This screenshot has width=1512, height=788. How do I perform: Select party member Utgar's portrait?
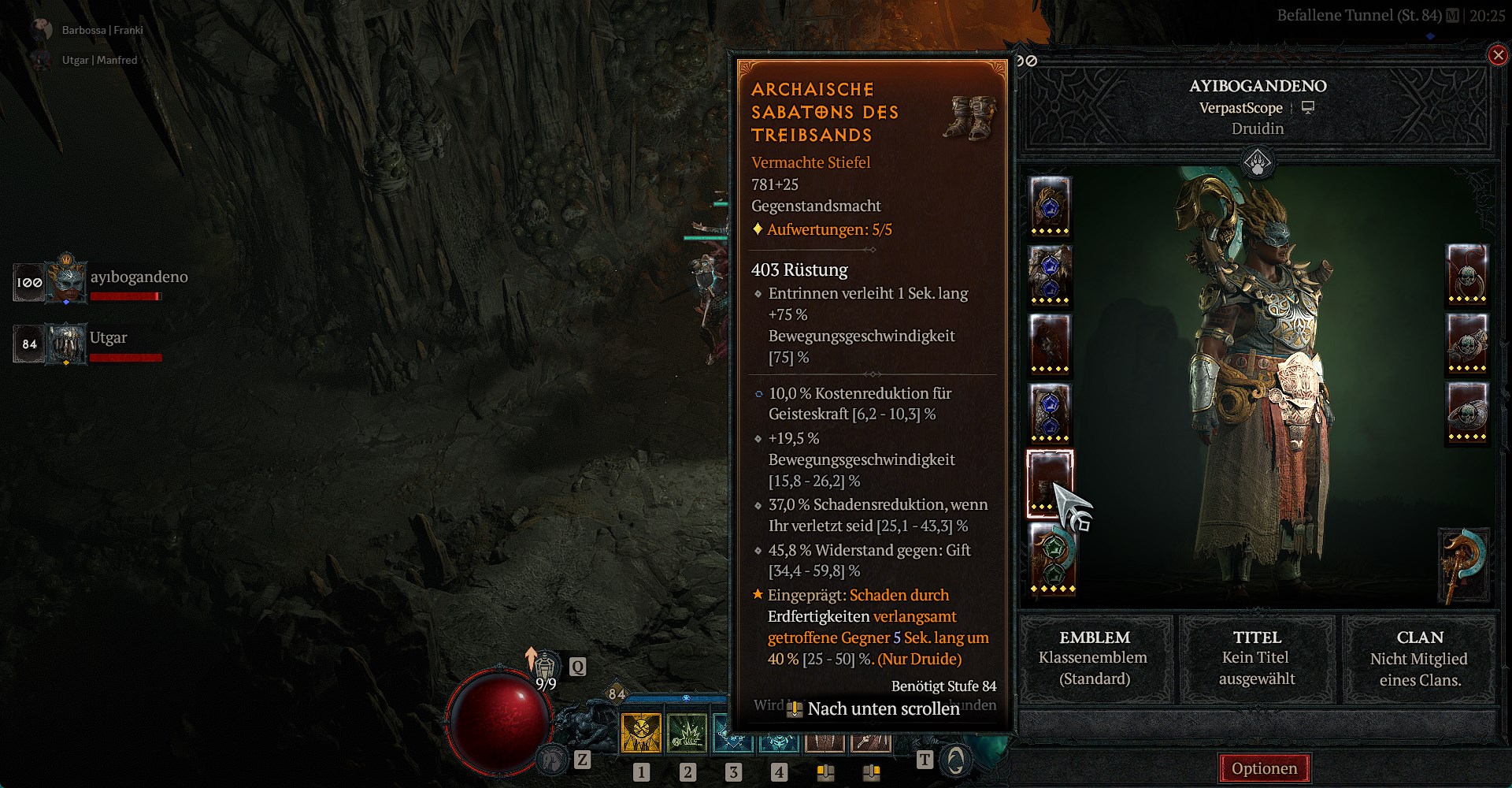tap(67, 344)
